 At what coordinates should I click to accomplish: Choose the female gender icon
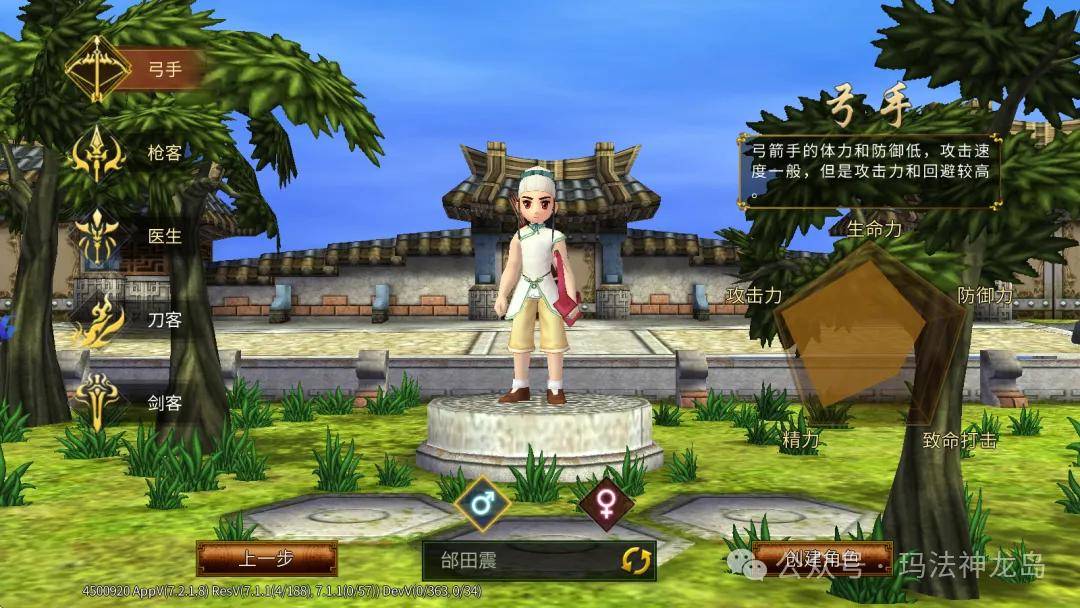click(606, 504)
